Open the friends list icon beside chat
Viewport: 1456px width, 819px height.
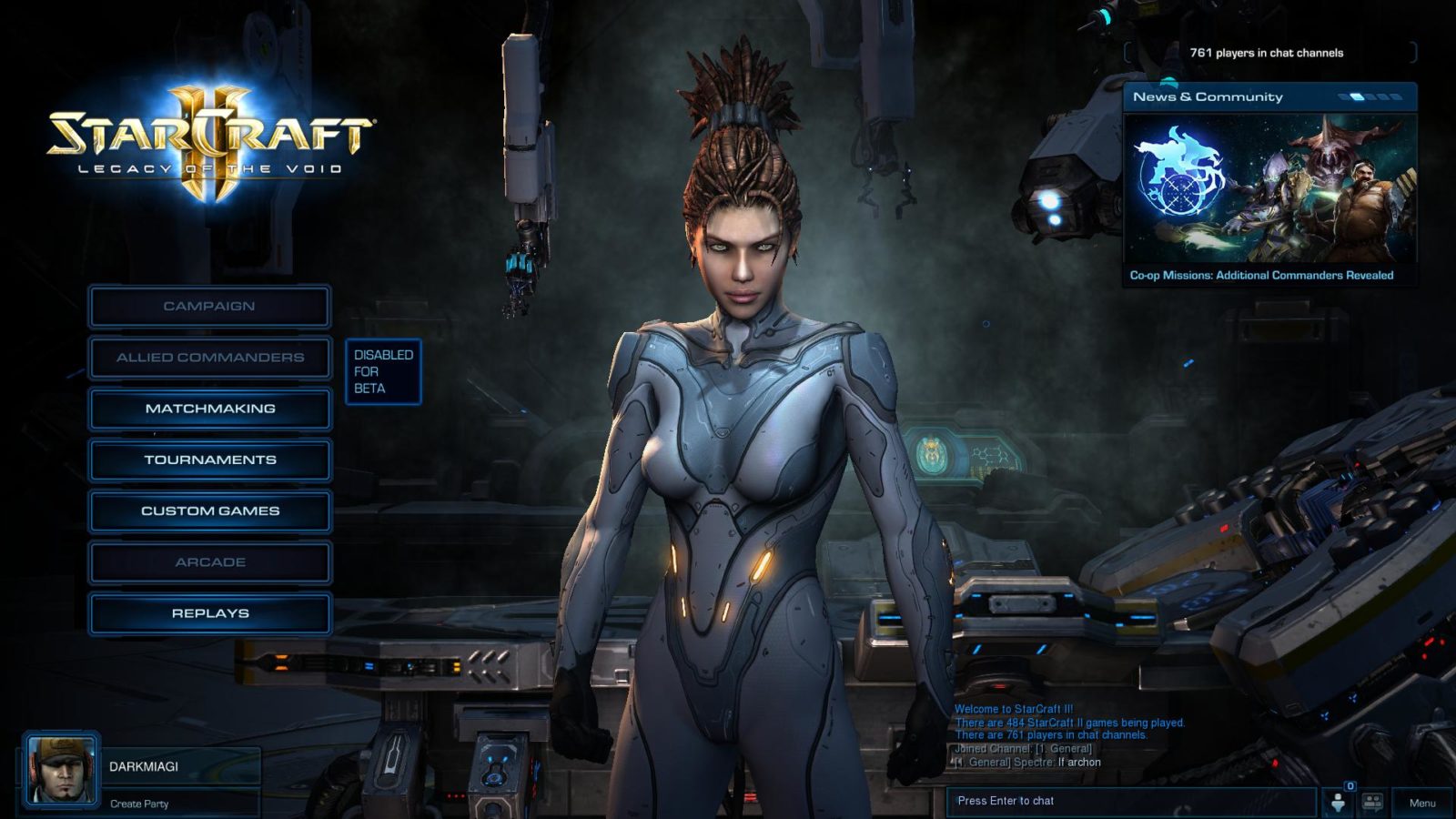[1338, 802]
